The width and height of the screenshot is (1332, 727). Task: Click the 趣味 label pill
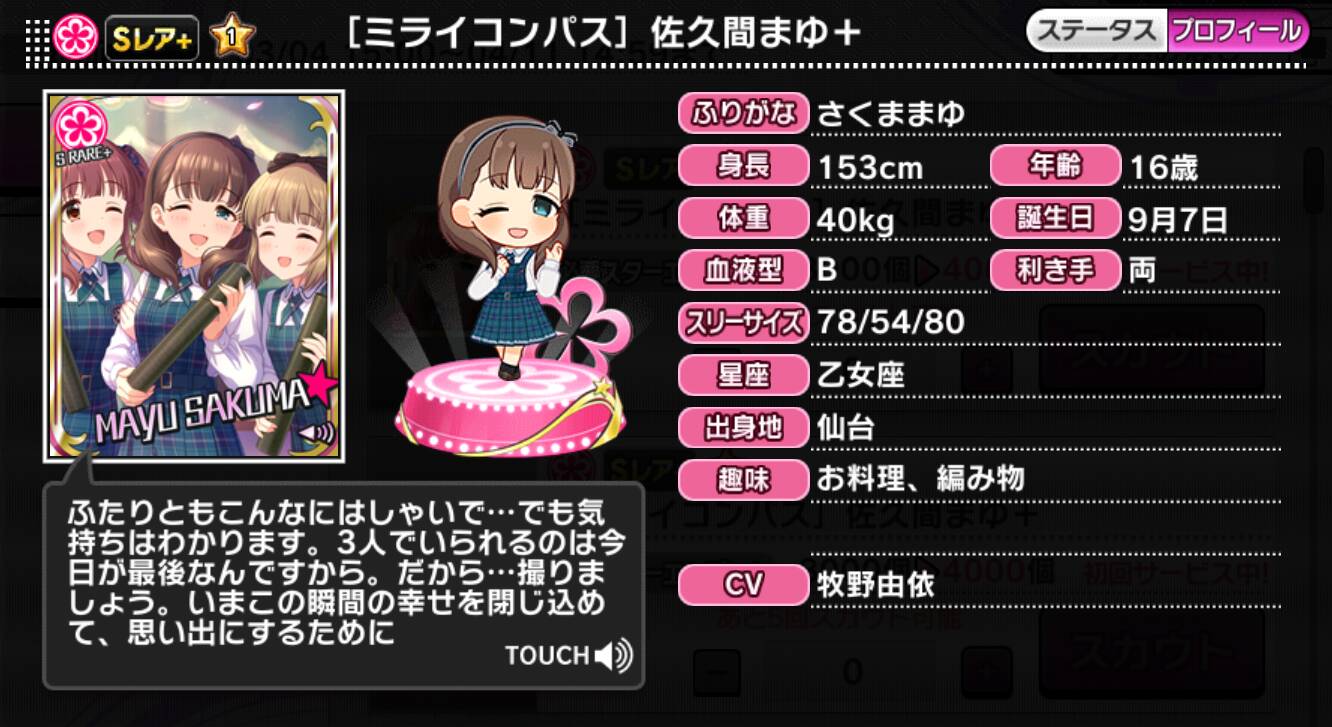742,480
